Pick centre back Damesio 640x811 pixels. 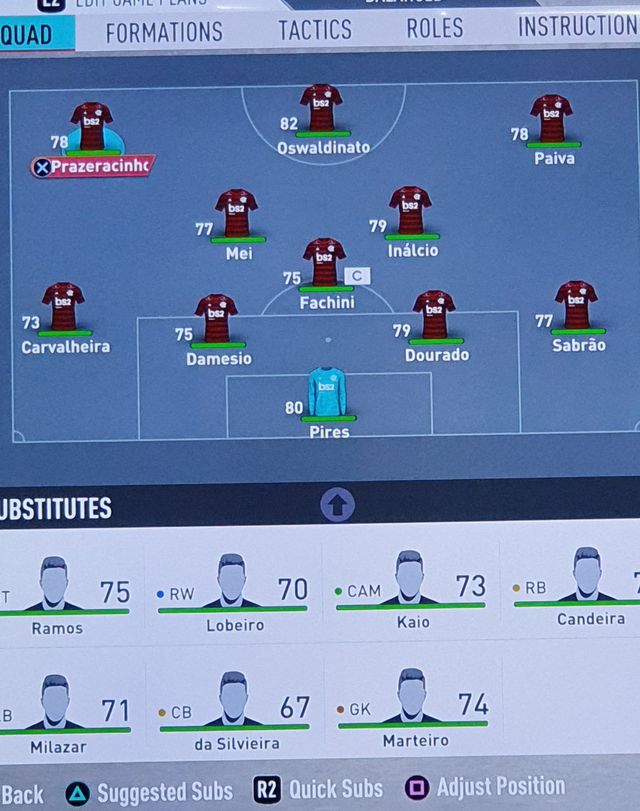[x=216, y=320]
